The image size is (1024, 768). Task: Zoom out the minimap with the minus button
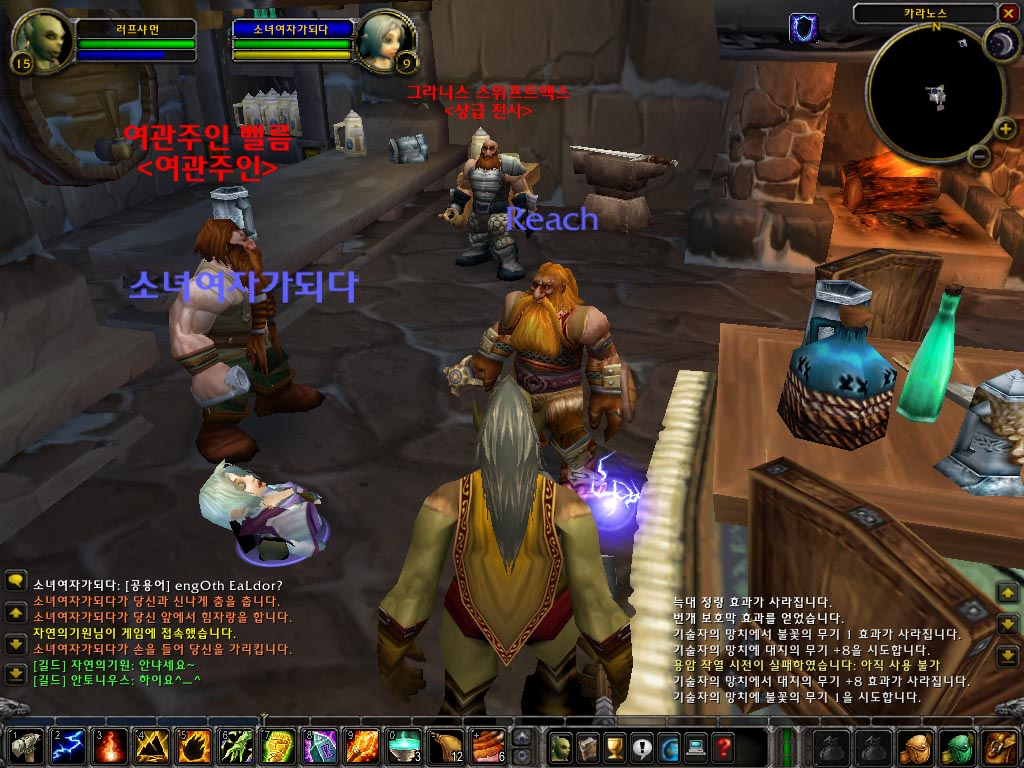pos(980,156)
